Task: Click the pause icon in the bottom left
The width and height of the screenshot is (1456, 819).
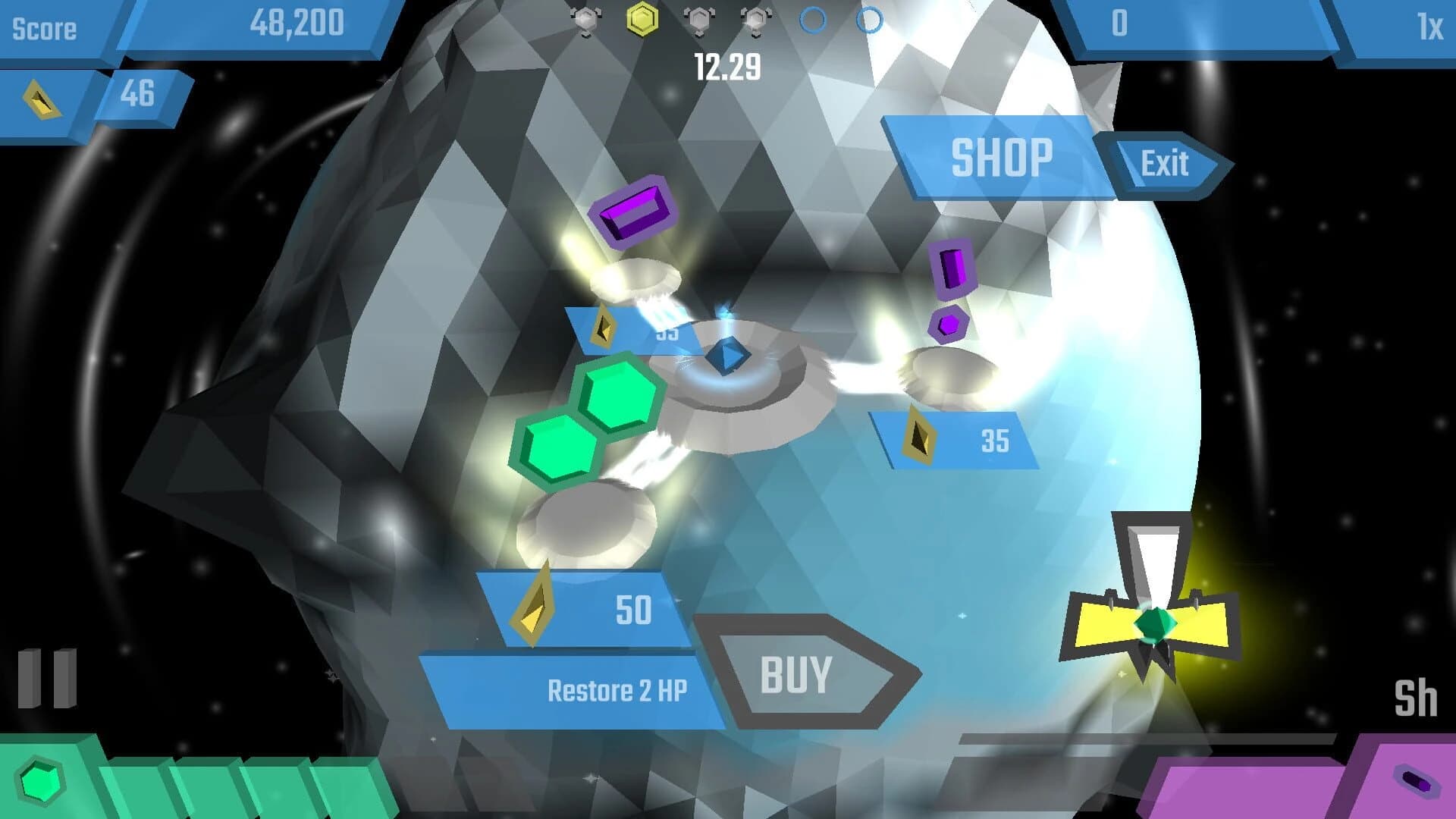Action: [47, 677]
